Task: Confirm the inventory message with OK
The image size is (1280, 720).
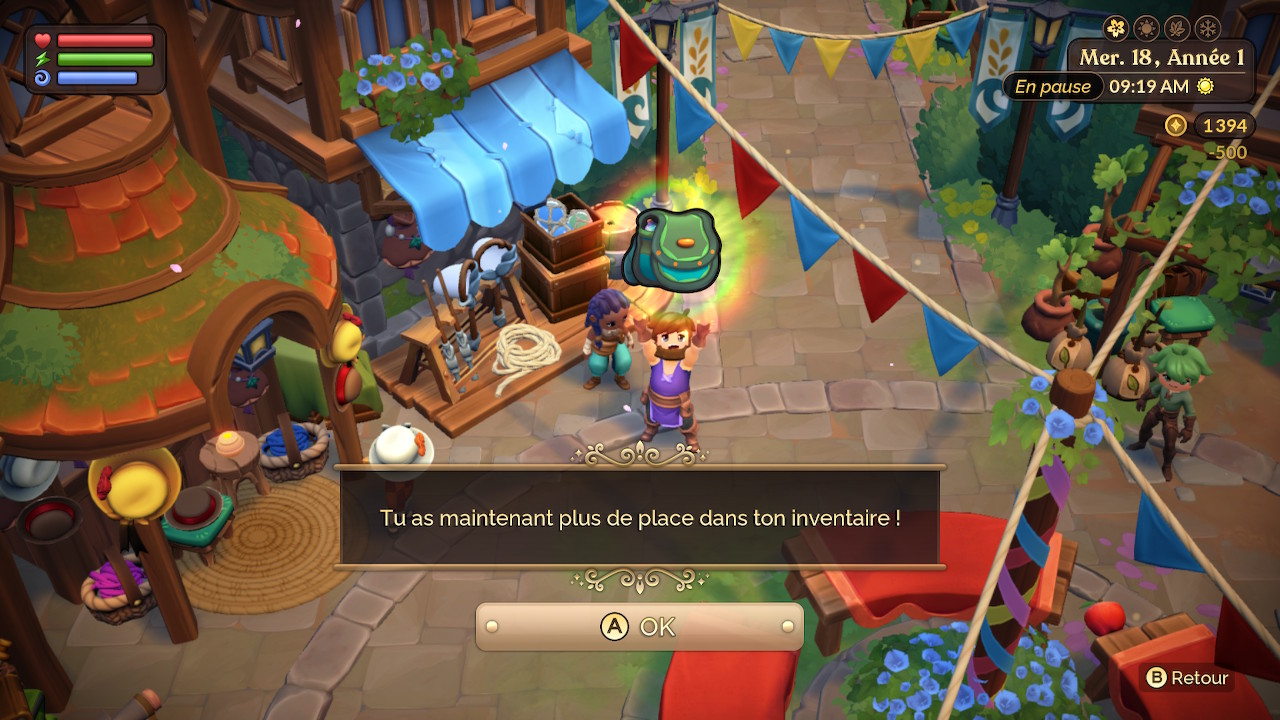Action: click(x=639, y=627)
